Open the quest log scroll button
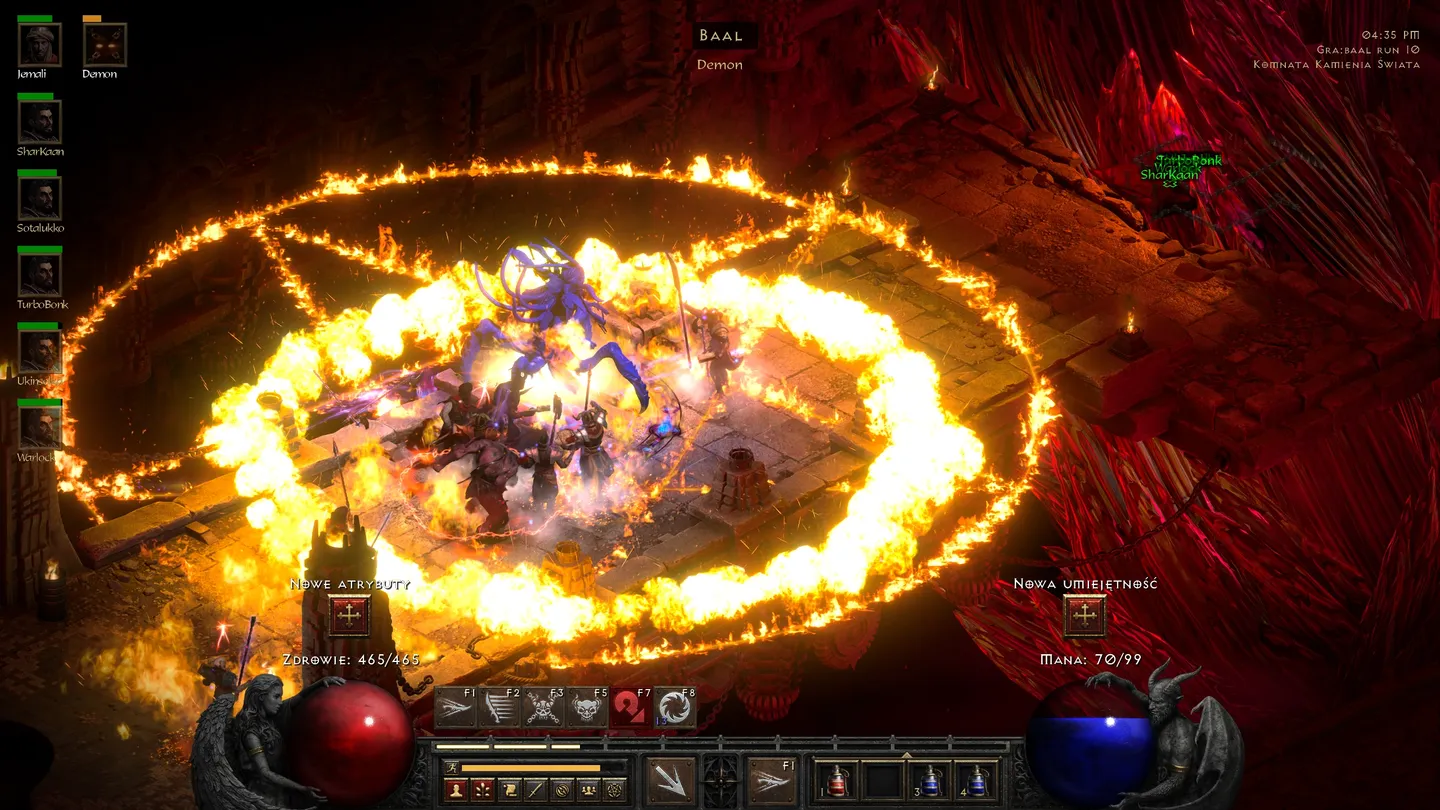The height and width of the screenshot is (810, 1440). (x=509, y=790)
